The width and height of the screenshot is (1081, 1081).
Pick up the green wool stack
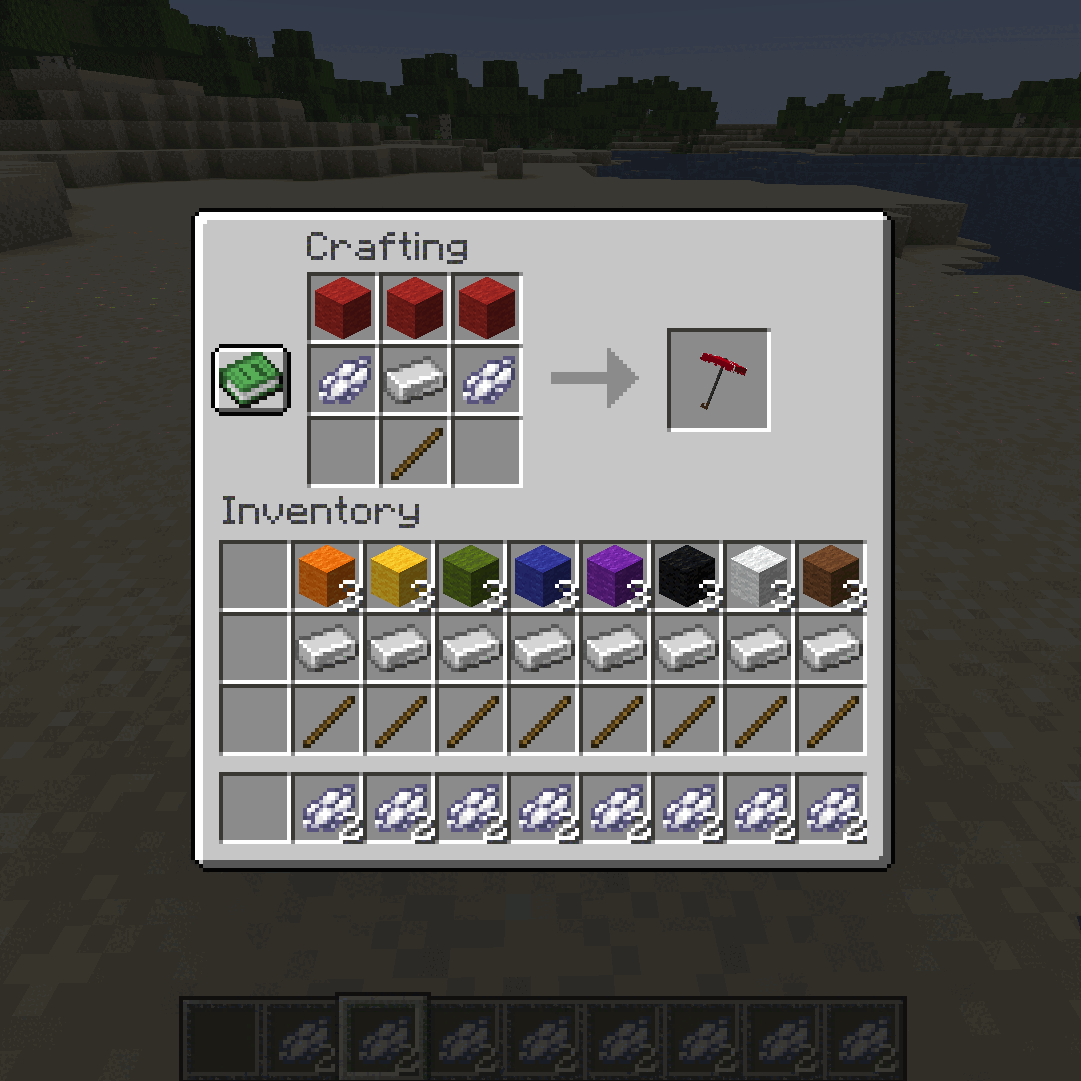pos(471,576)
